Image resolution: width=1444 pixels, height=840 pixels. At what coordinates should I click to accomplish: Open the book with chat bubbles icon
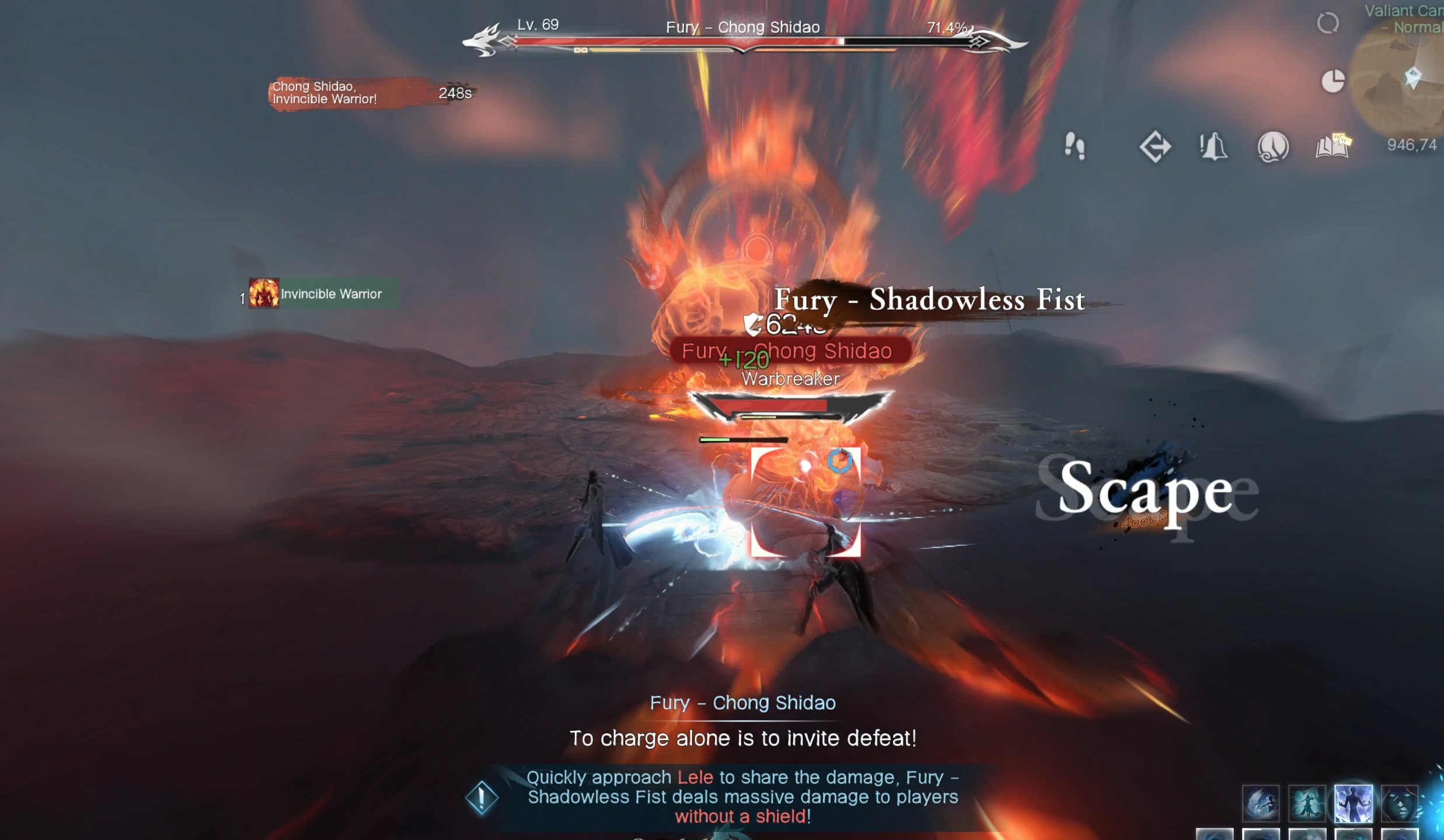coord(1333,146)
